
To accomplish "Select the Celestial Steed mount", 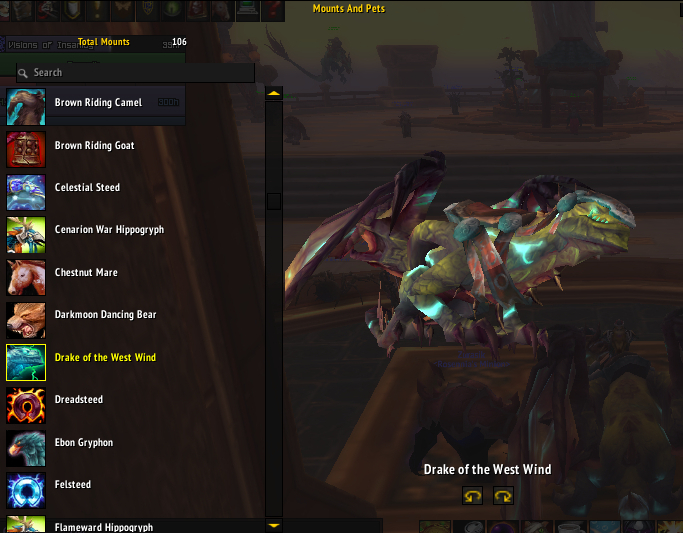I will (87, 188).
